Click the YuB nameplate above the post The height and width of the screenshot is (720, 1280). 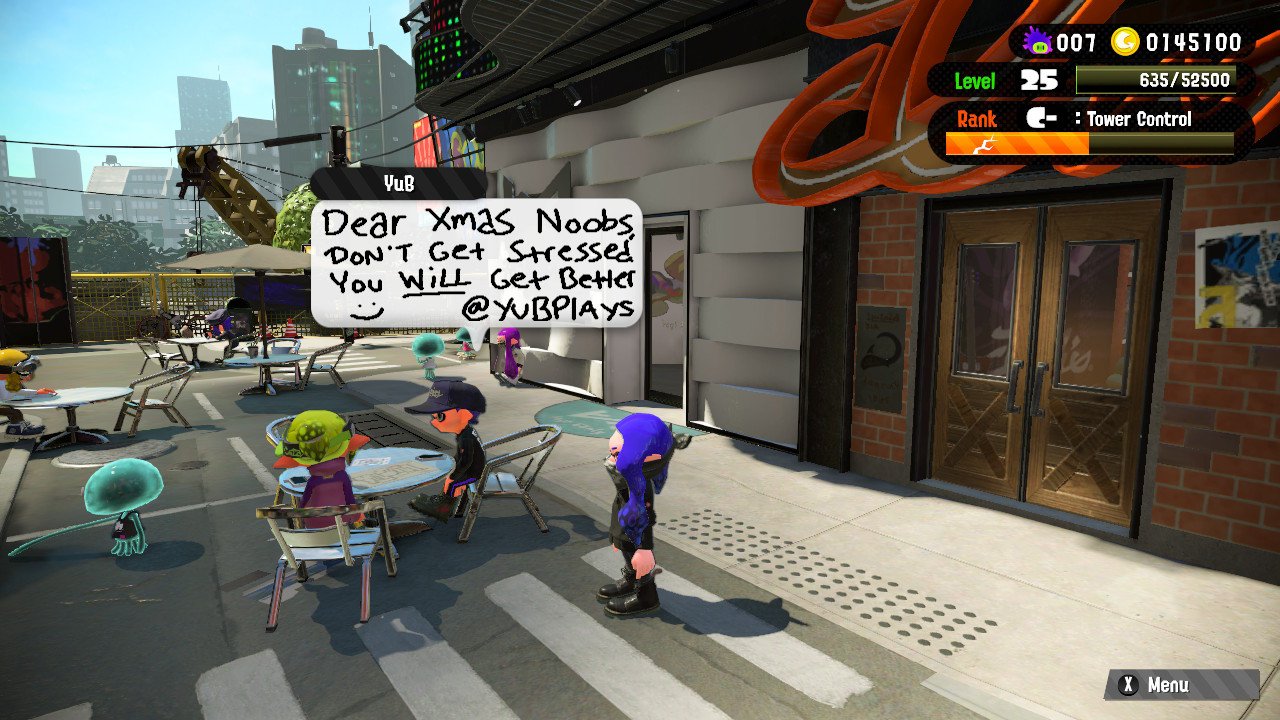click(x=400, y=185)
